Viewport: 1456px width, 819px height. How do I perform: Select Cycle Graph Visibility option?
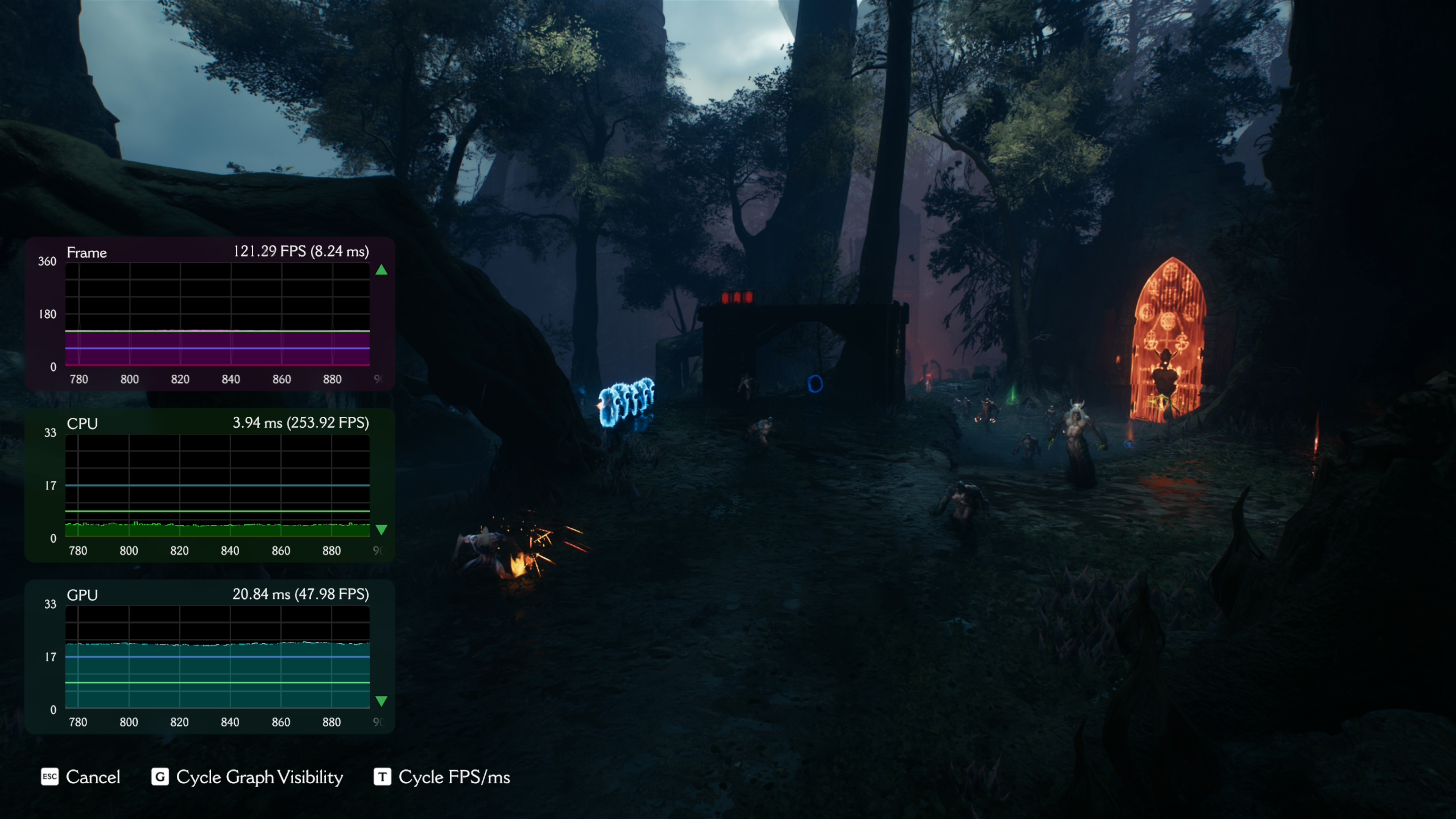[248, 777]
